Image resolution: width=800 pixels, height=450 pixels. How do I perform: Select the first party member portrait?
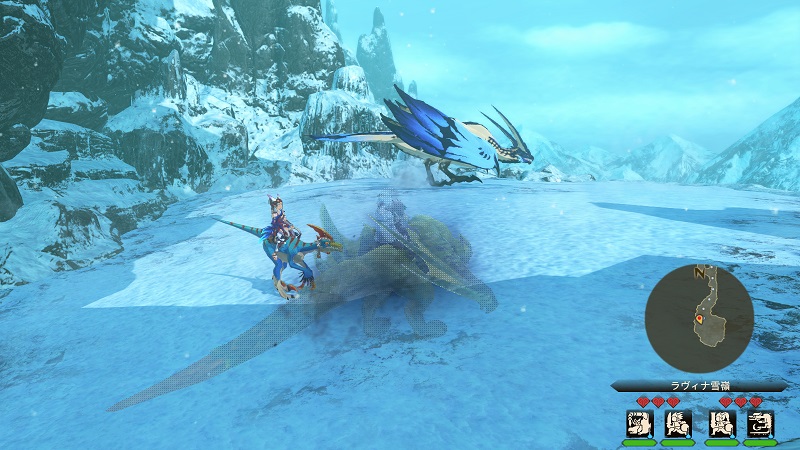[x=636, y=422]
